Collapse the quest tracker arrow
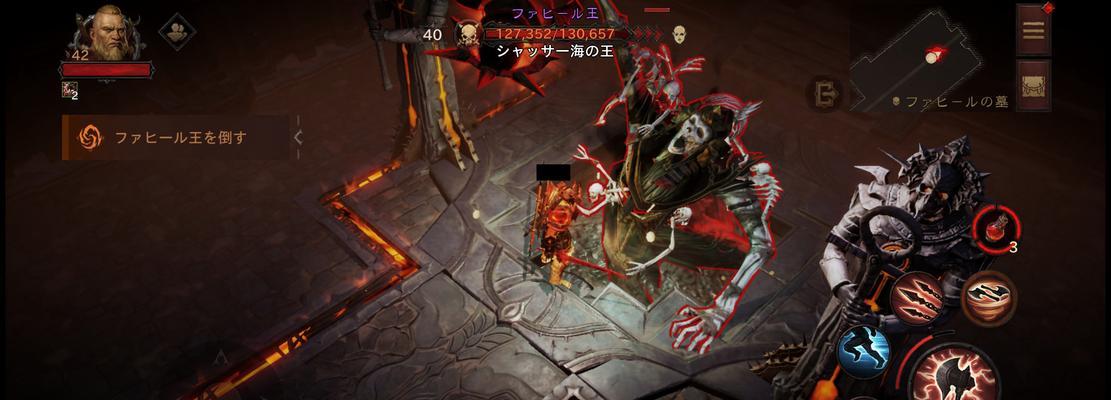1111x400 pixels. click(x=298, y=137)
